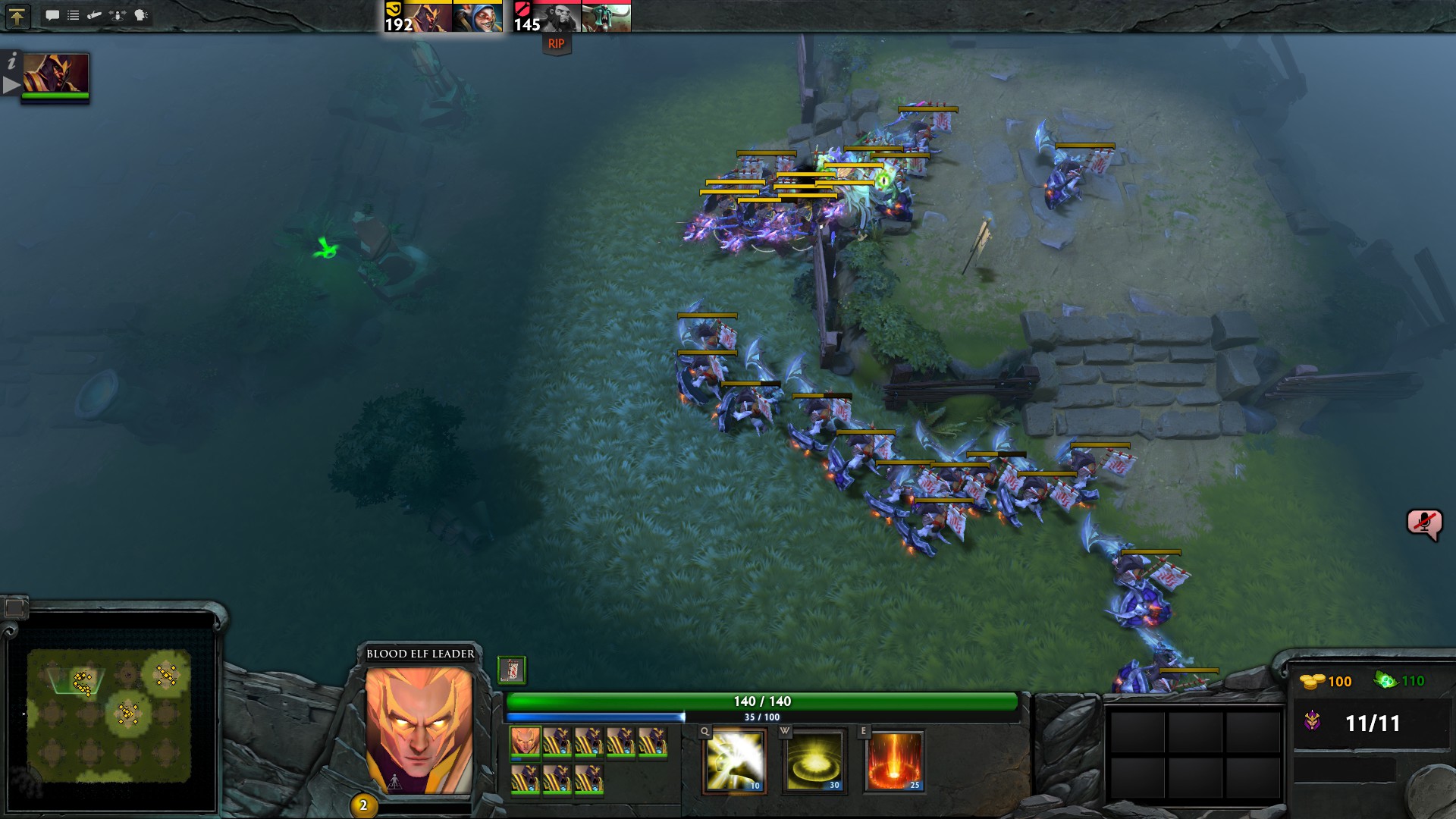Click the gold coins counter icon
This screenshot has height=819, width=1456.
[1312, 681]
